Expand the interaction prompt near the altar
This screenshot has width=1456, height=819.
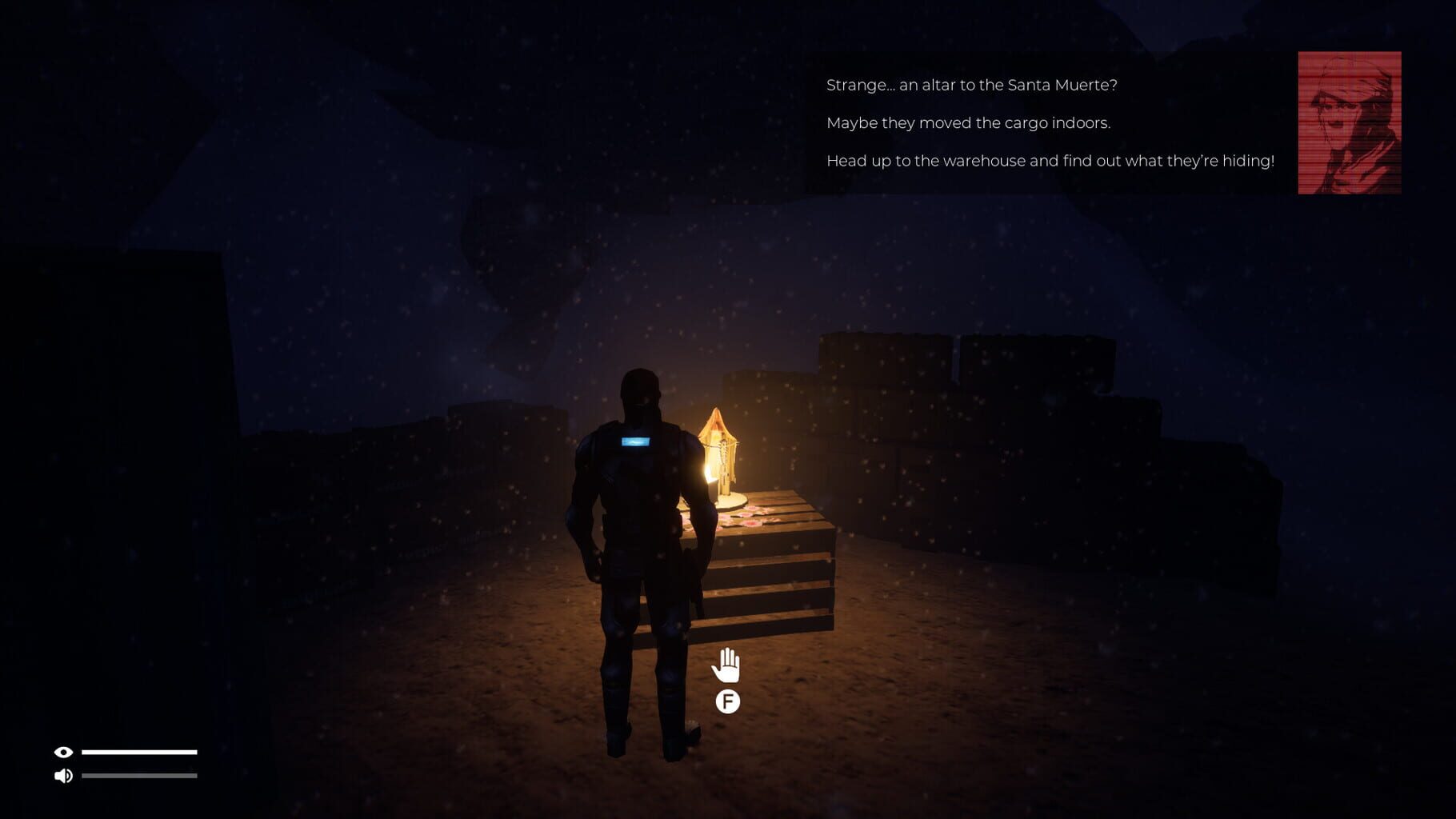click(726, 703)
